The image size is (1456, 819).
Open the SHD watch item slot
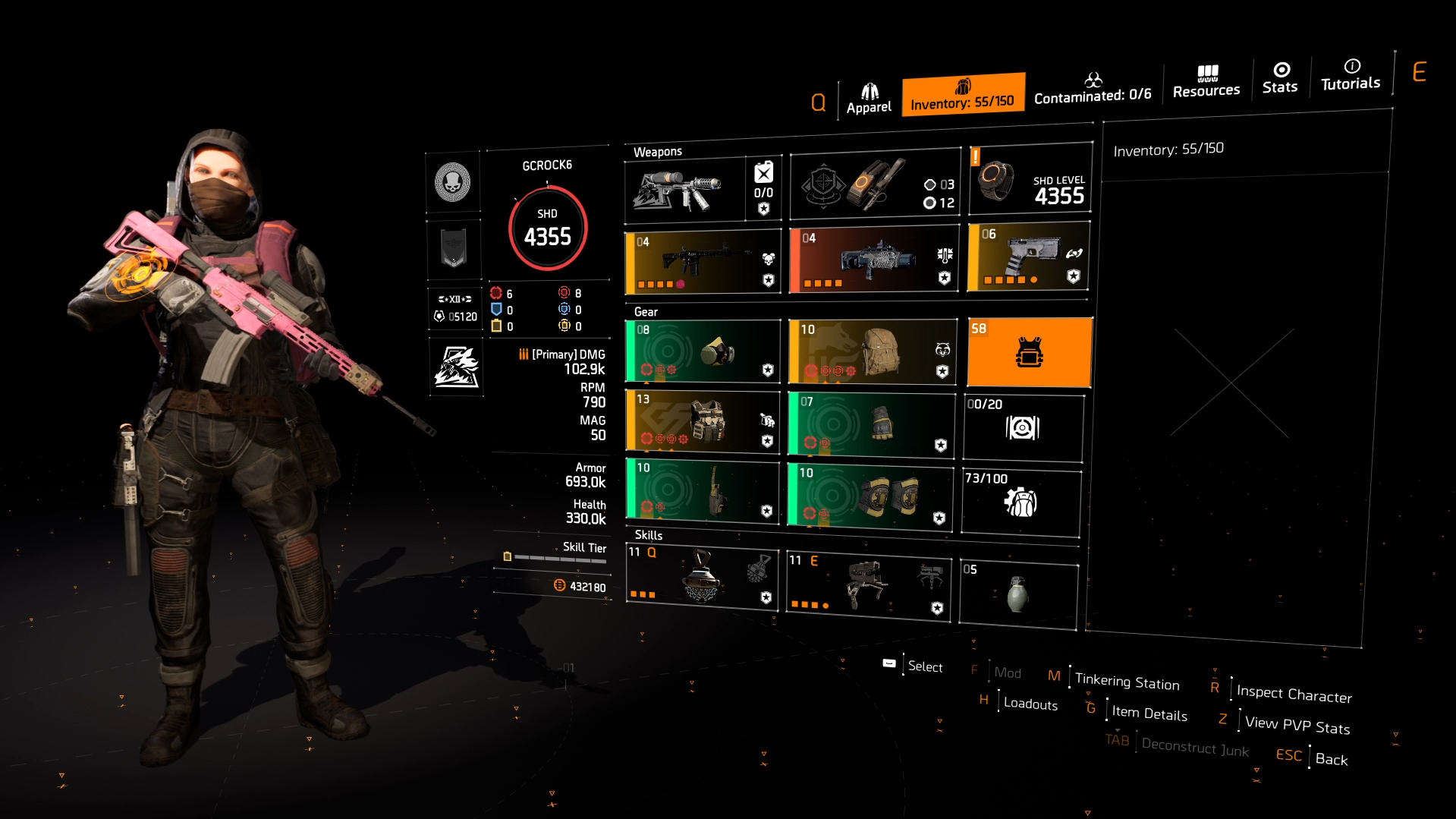coord(1030,182)
